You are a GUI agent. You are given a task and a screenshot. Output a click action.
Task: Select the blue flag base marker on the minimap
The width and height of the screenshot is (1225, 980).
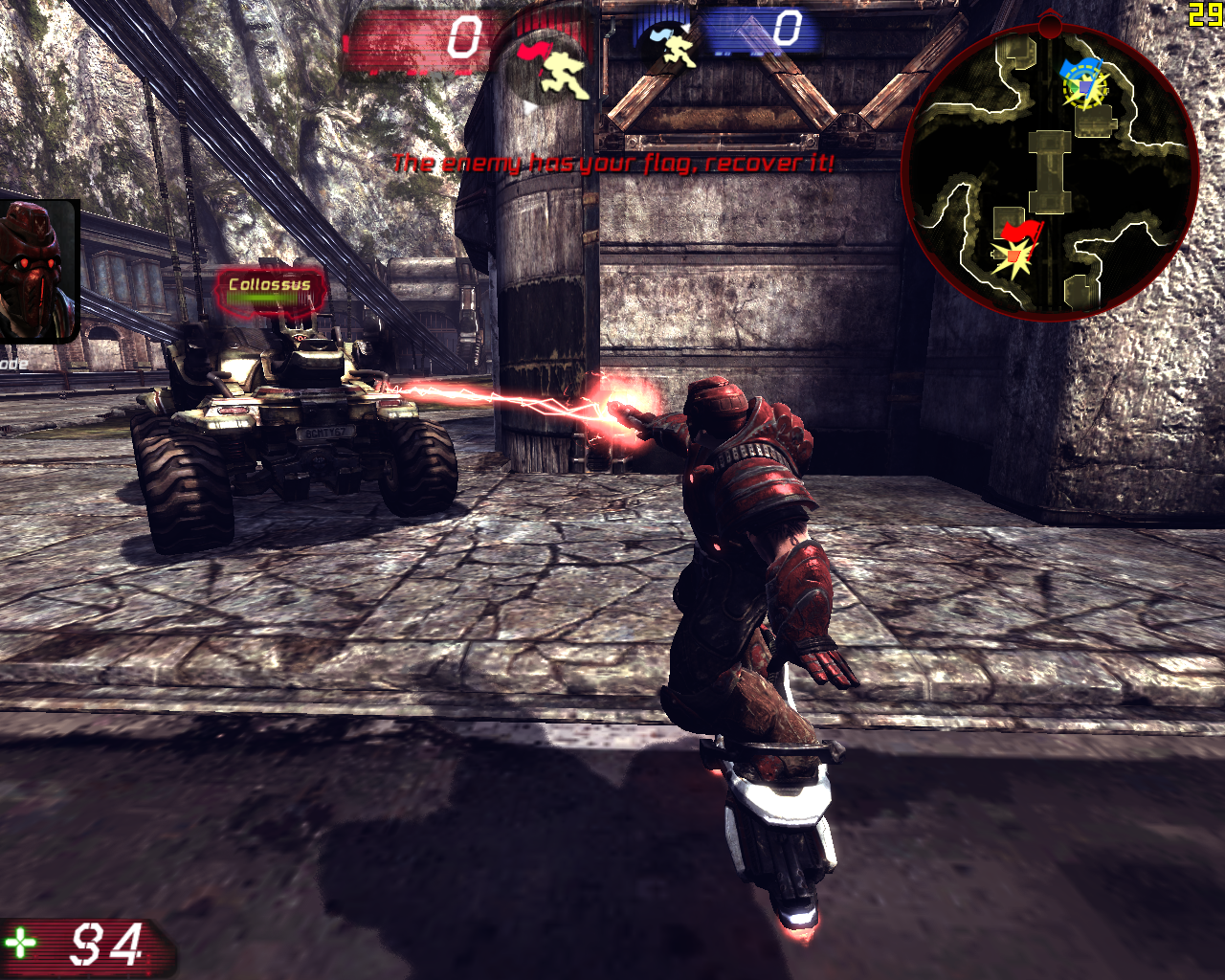[x=1083, y=83]
